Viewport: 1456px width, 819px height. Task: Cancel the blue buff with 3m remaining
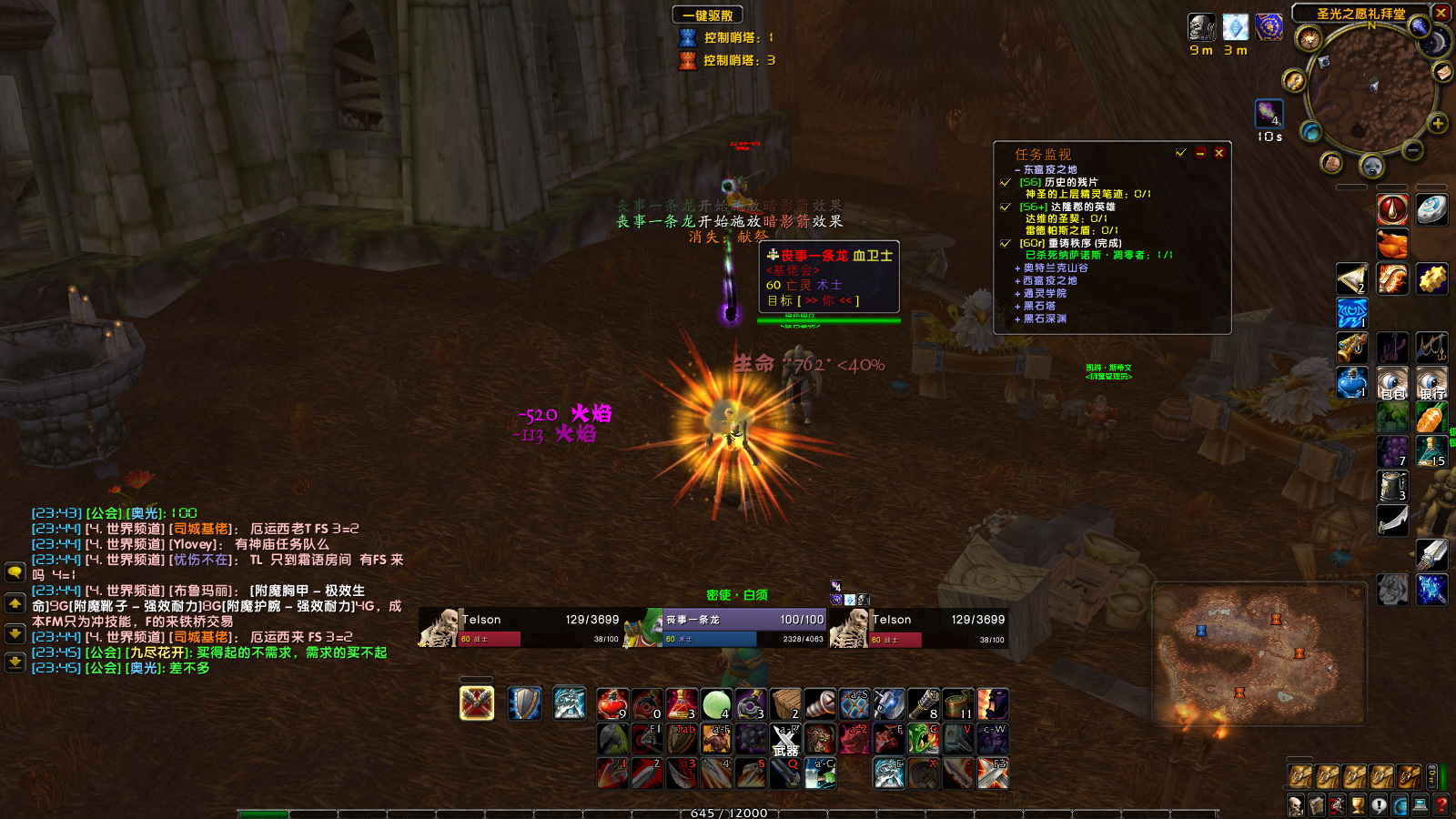point(1235,28)
